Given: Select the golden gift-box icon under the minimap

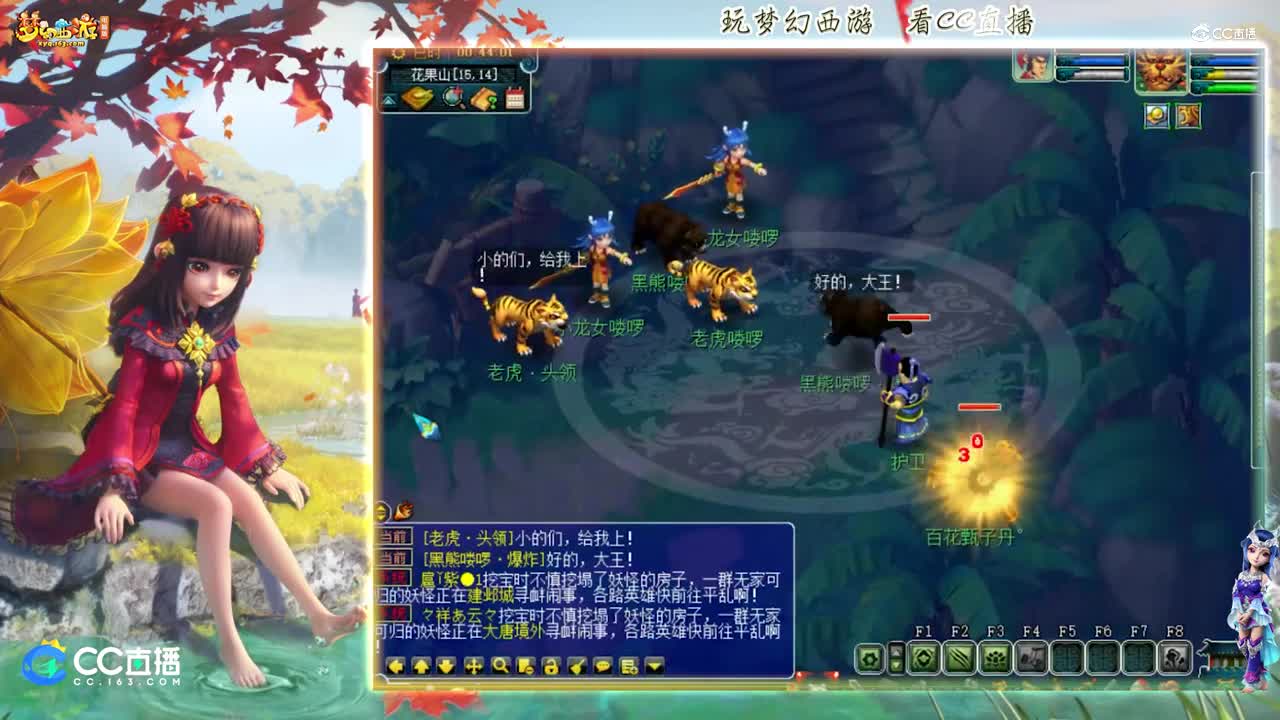Looking at the screenshot, I should click(418, 96).
